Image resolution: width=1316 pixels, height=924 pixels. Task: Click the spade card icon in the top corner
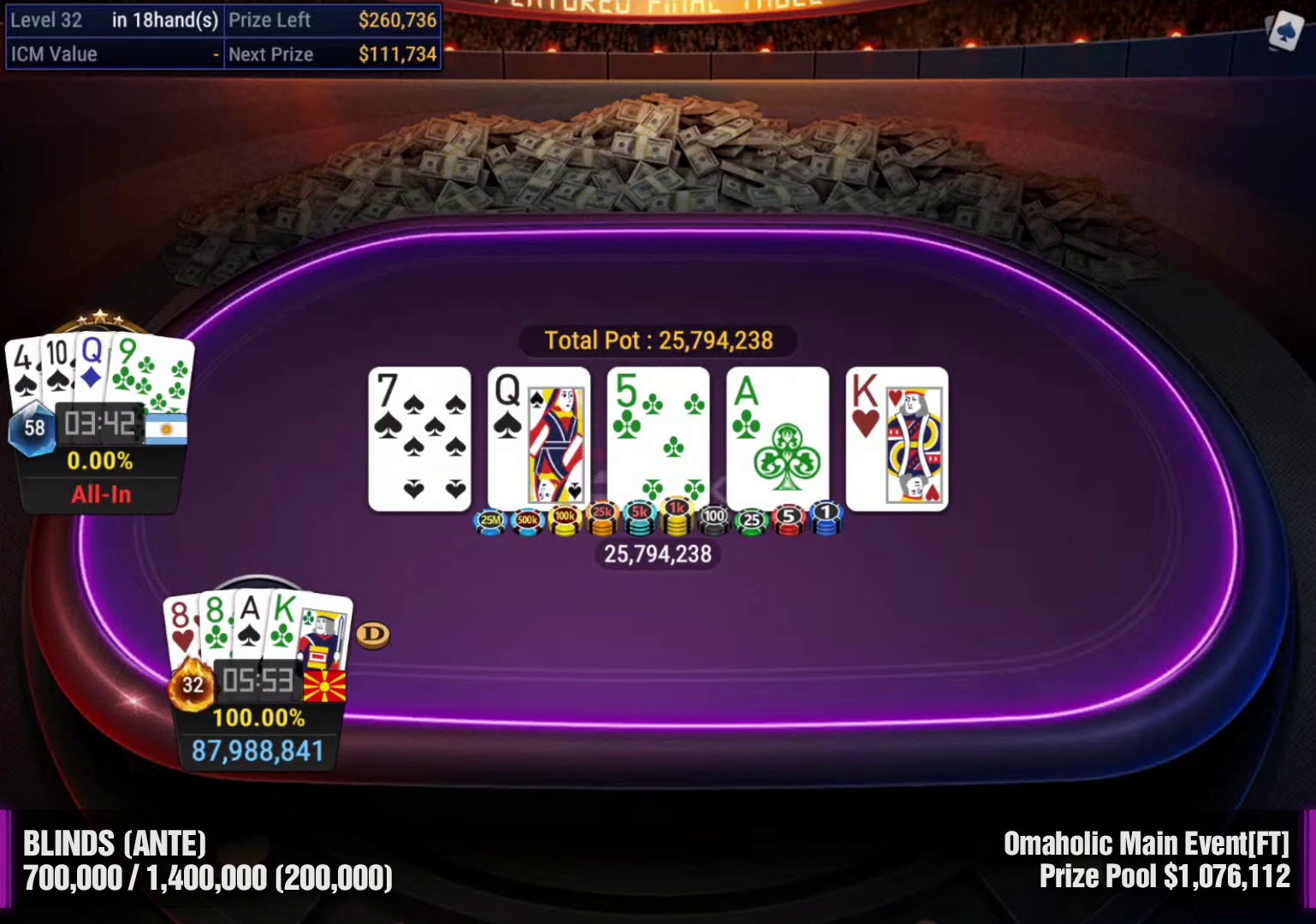tap(1283, 32)
